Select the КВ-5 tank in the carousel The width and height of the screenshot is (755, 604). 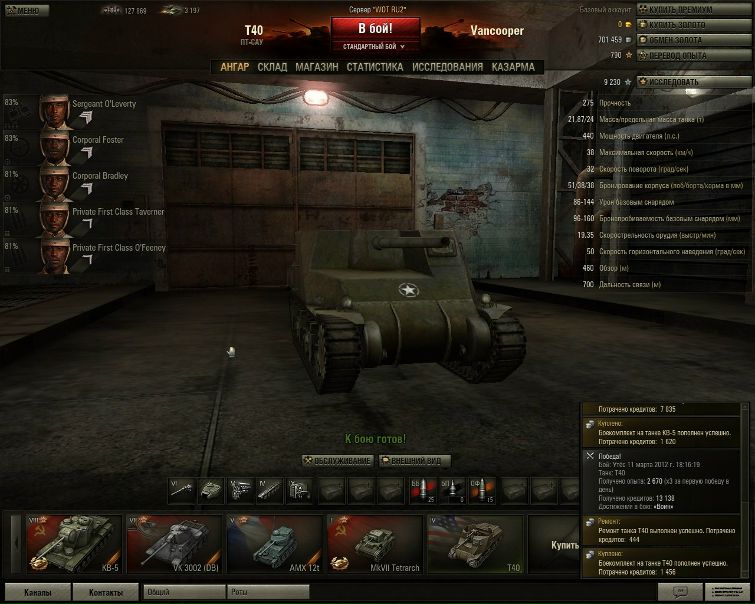click(73, 545)
